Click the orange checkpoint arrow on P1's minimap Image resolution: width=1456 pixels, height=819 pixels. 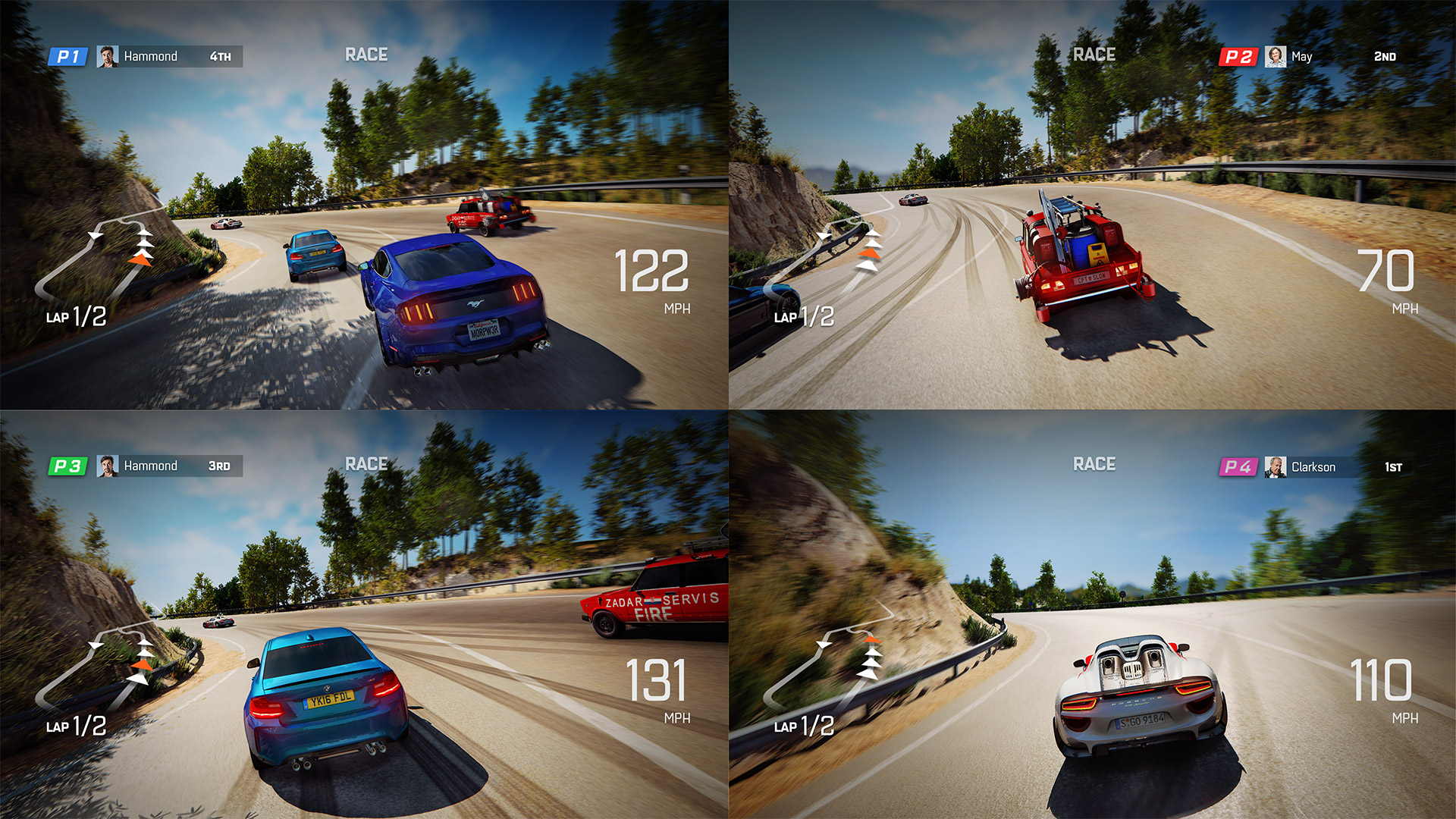(139, 261)
